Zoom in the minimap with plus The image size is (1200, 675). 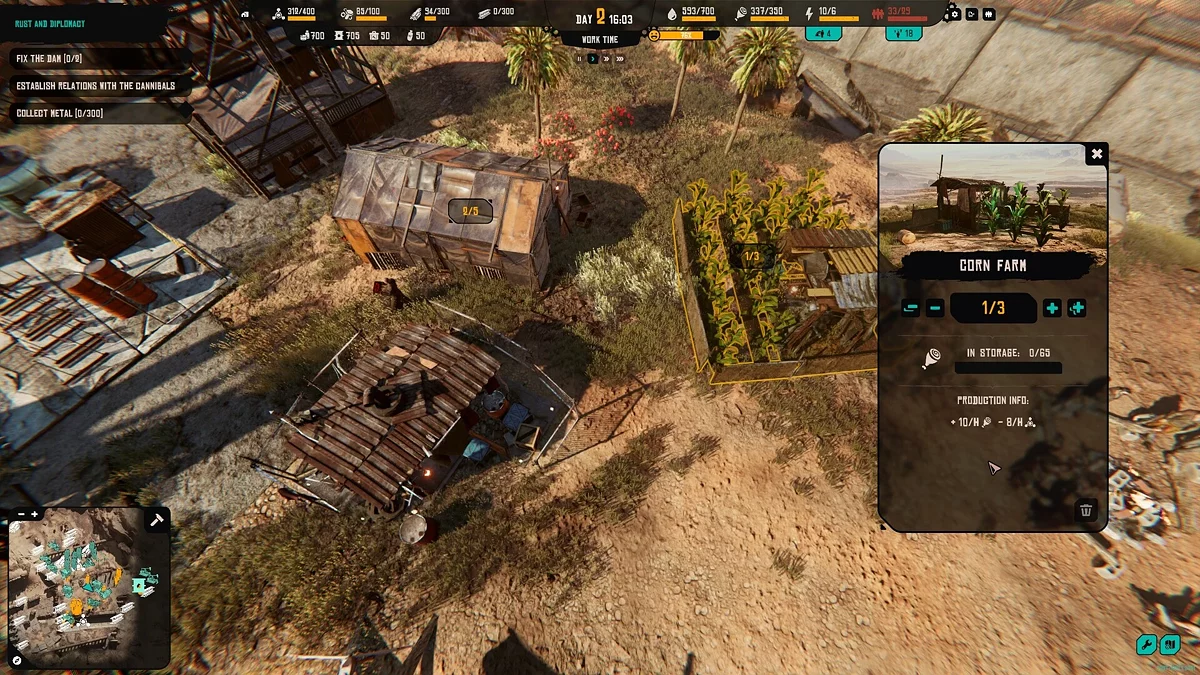(35, 514)
